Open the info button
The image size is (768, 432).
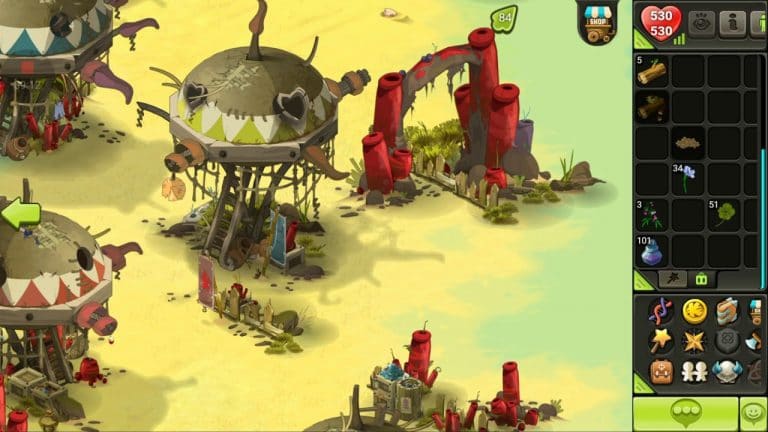pos(733,22)
